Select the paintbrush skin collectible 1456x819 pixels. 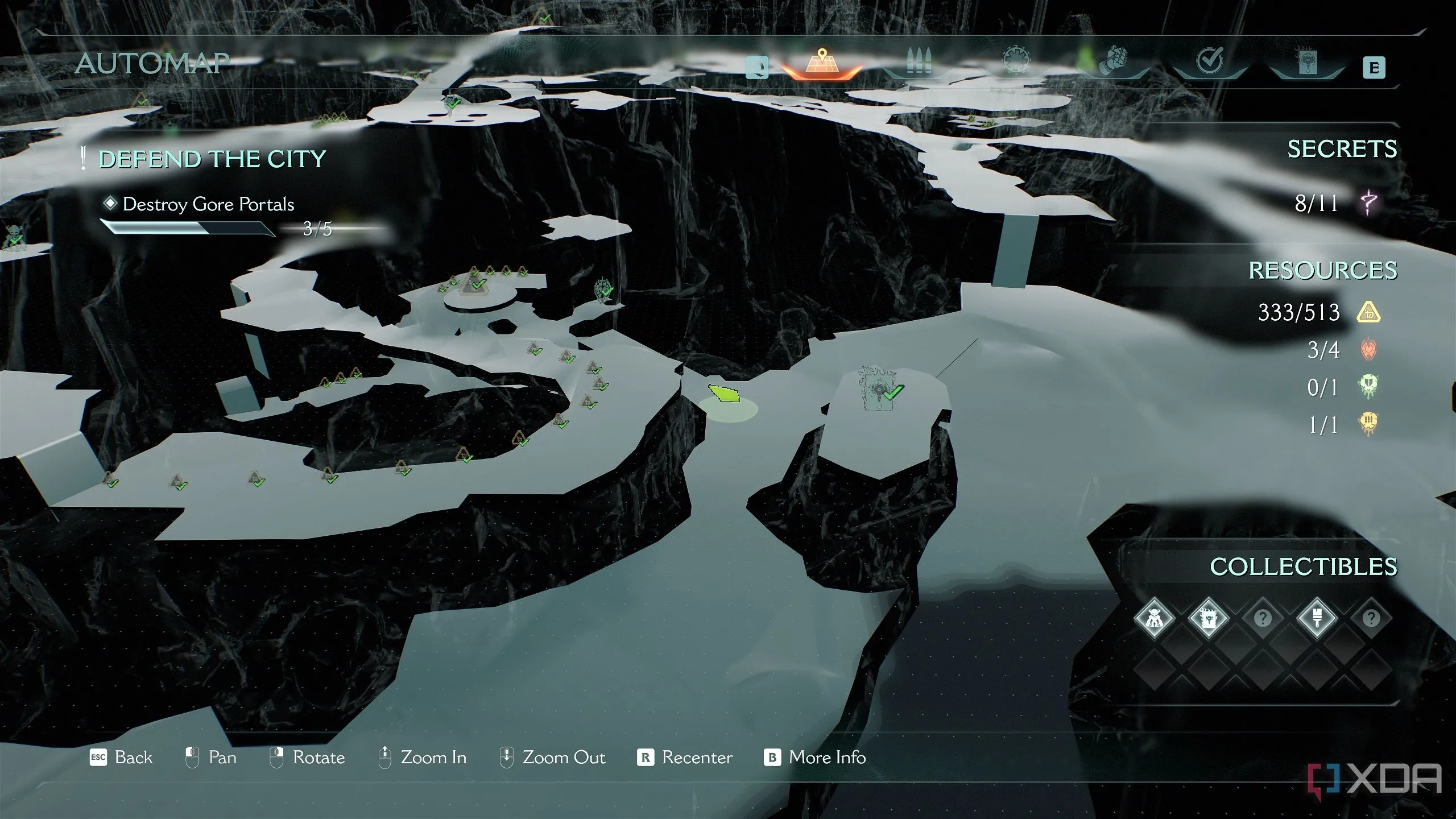(x=1317, y=618)
